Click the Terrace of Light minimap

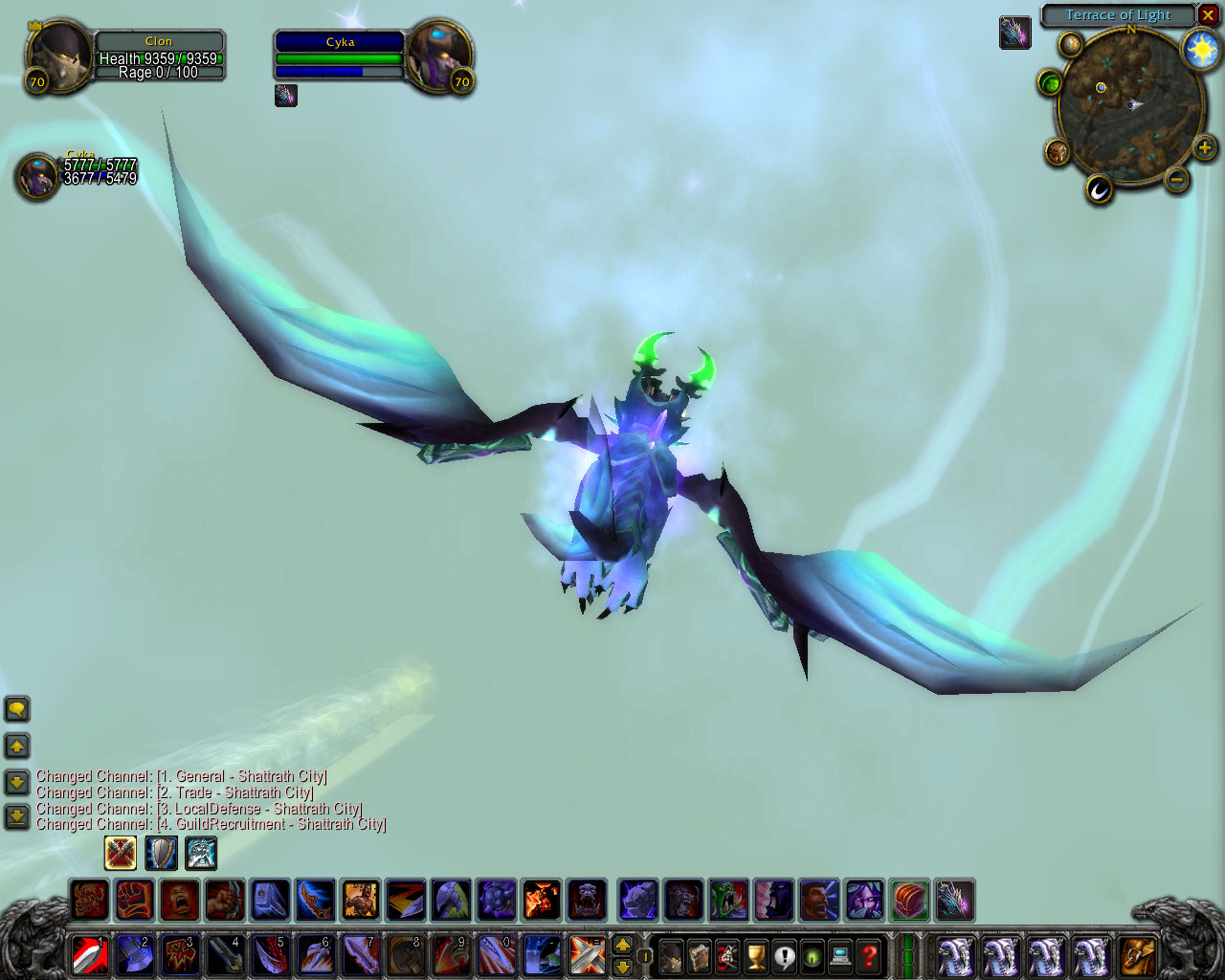point(1129,105)
